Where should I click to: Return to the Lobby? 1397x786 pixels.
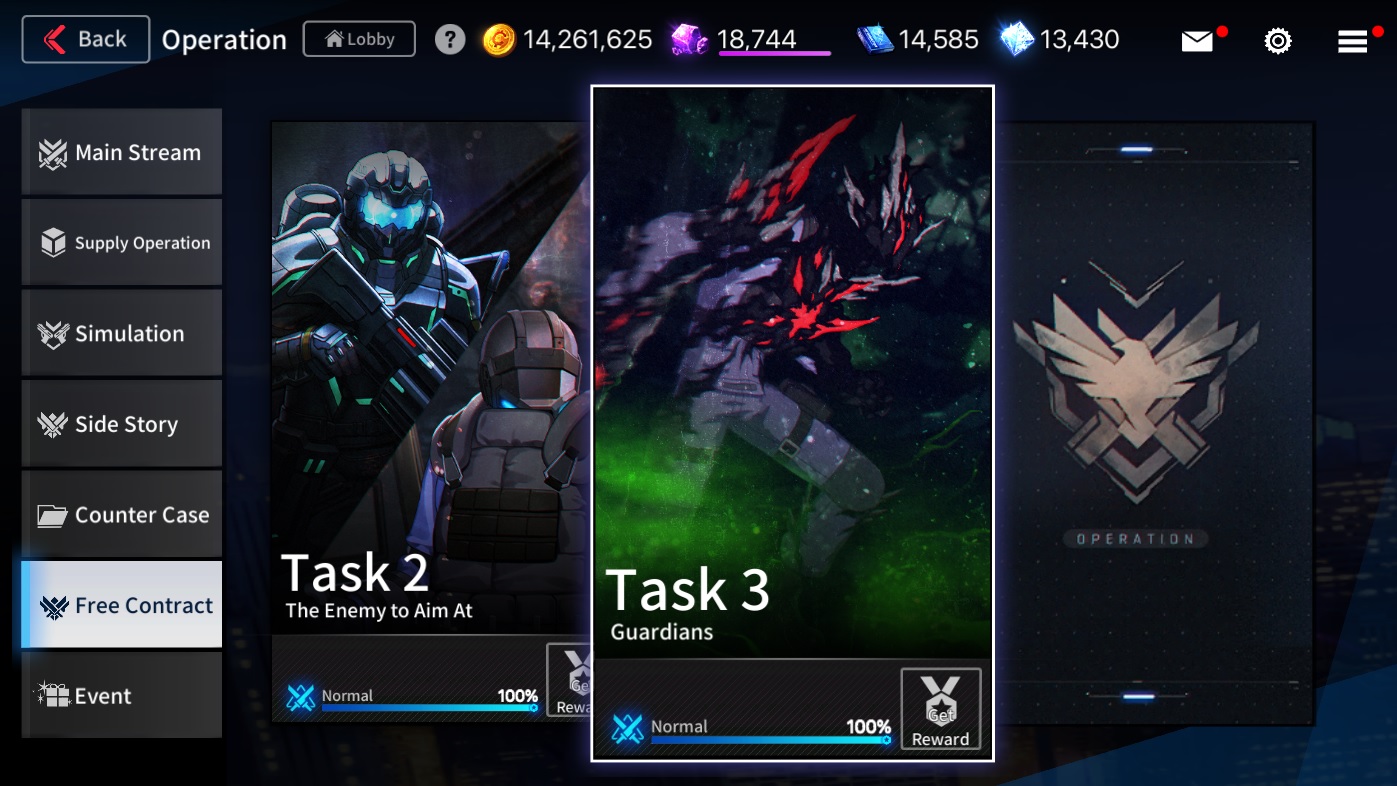tap(359, 40)
